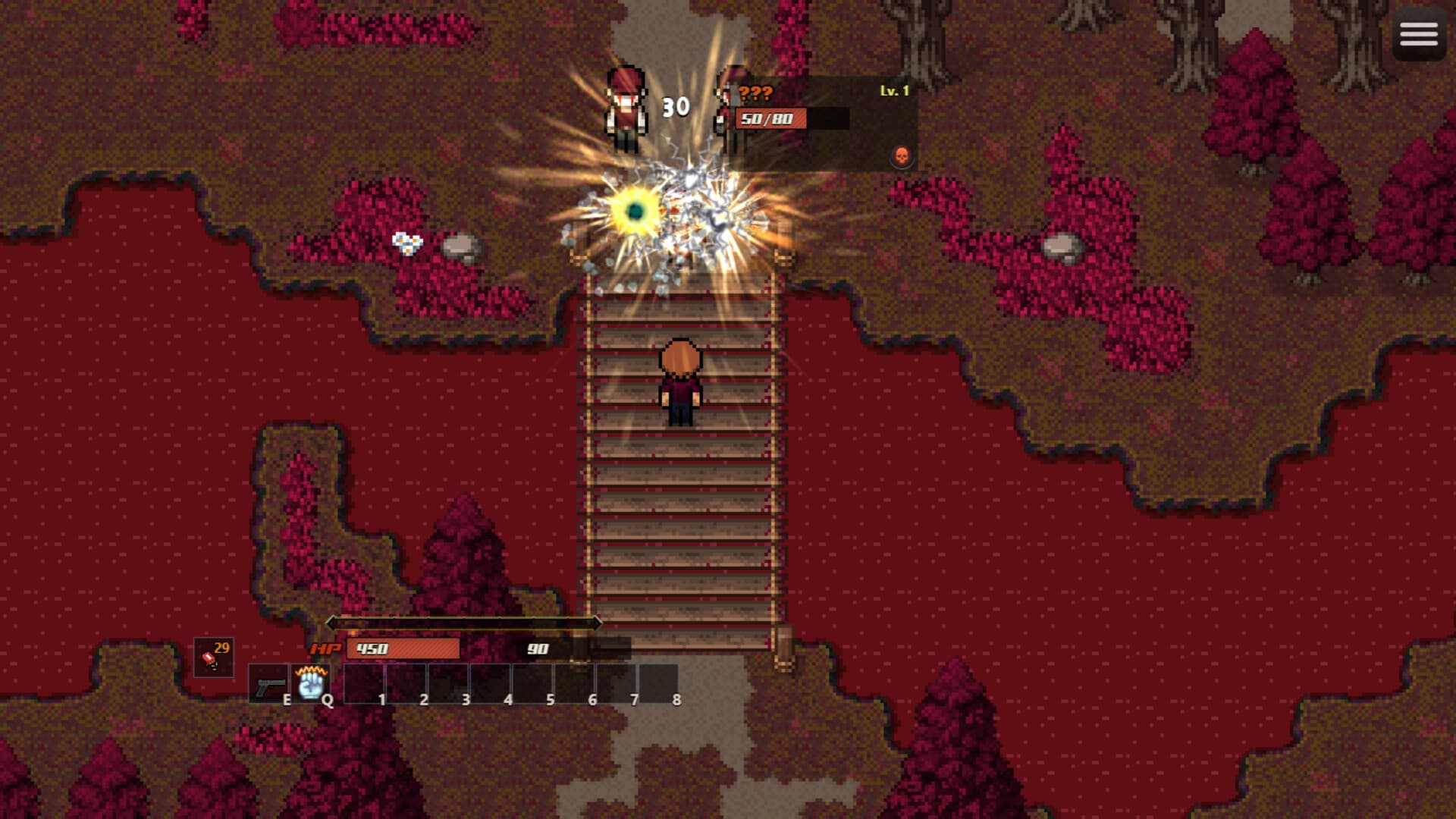
Task: Click the stamina value '90'
Action: pos(537,649)
